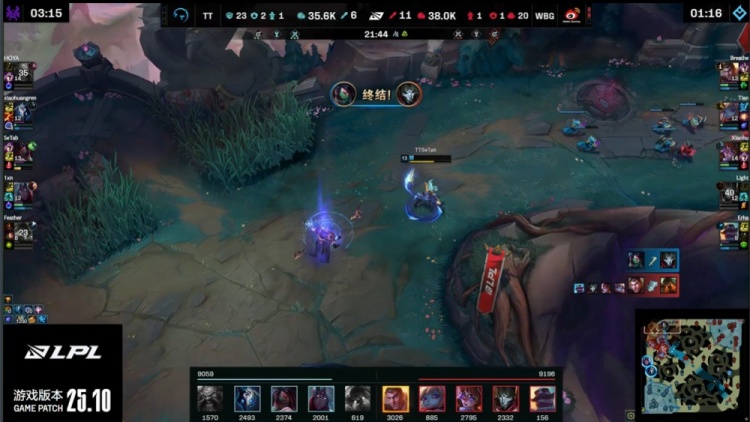Select the bottom-bar champion showing 2332
Screen dimensions: 750x422
point(506,398)
